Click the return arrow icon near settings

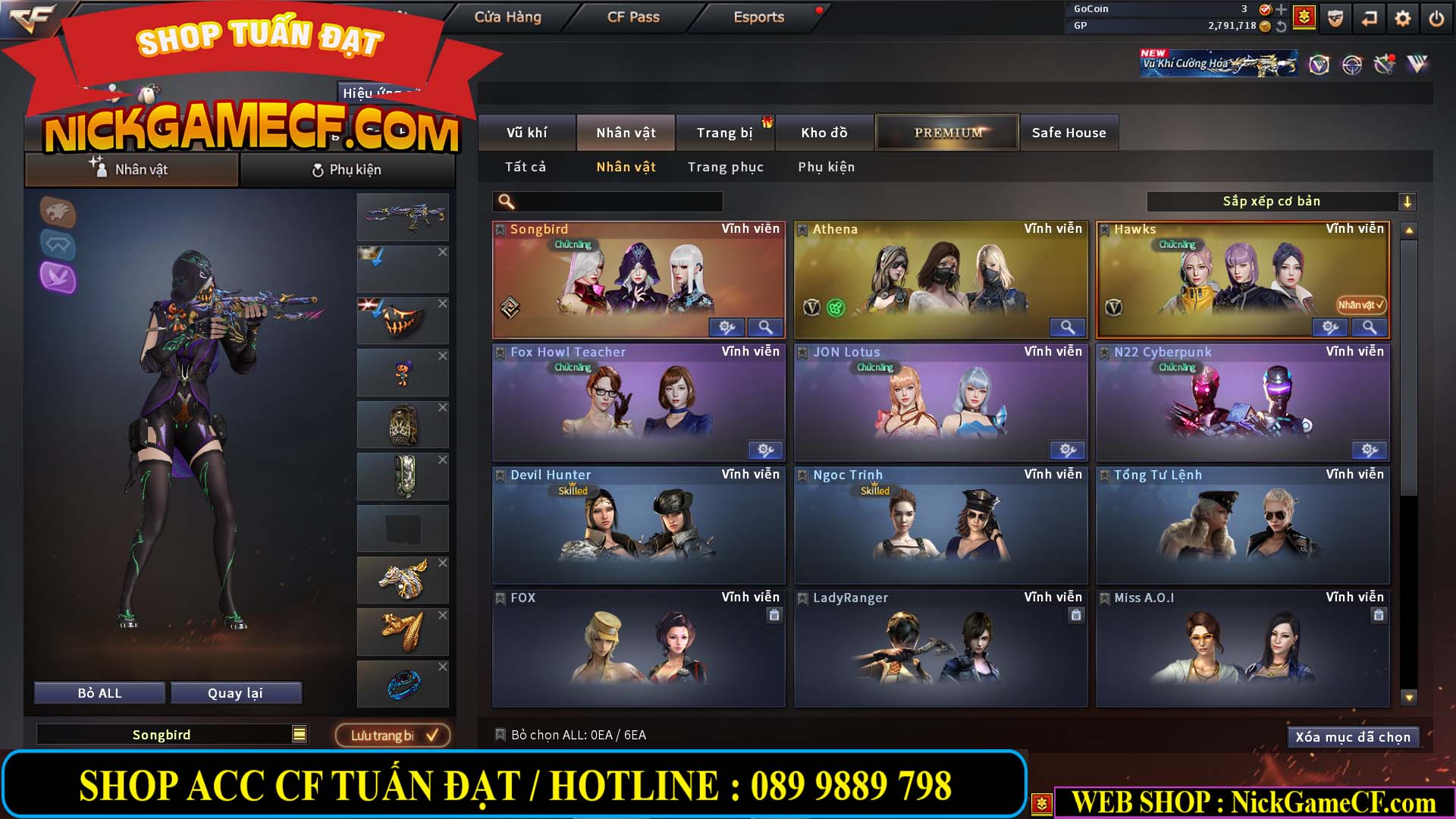[x=1367, y=17]
